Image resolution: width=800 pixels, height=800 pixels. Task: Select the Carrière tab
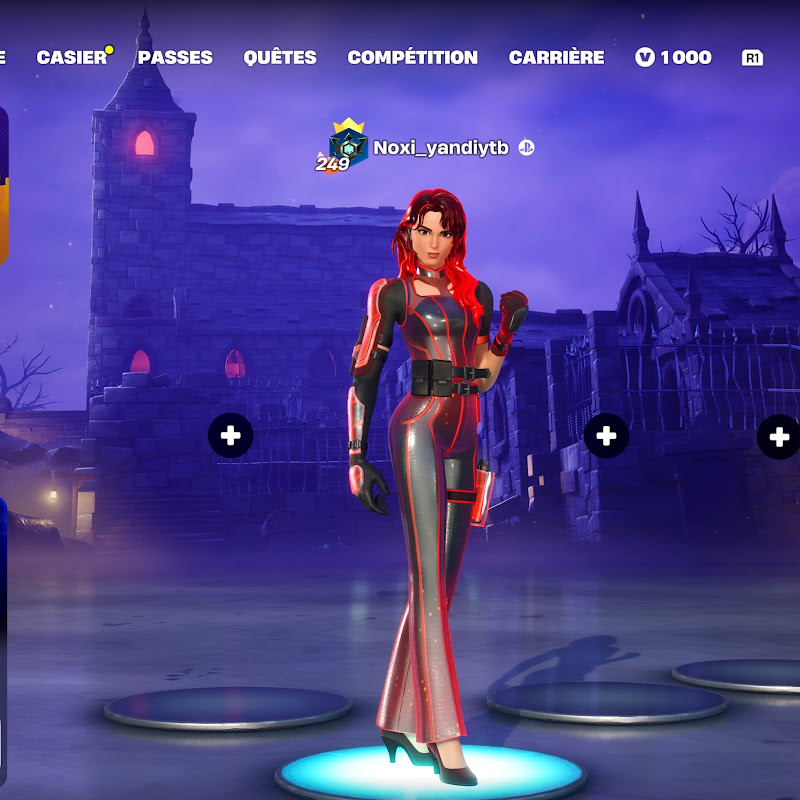pyautogui.click(x=556, y=58)
